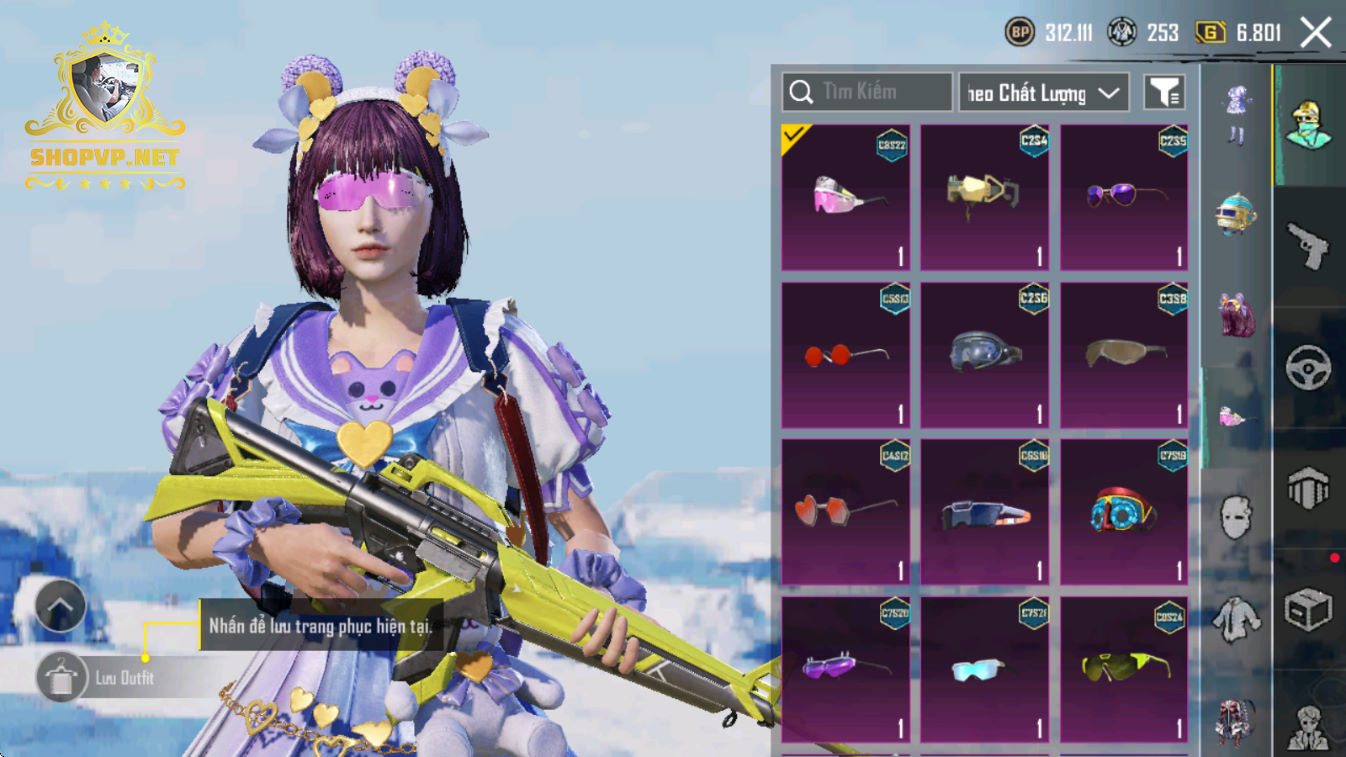Screen dimensions: 1346x757
Task: Pick the gold mechanical eyepiece item
Action: [985, 197]
